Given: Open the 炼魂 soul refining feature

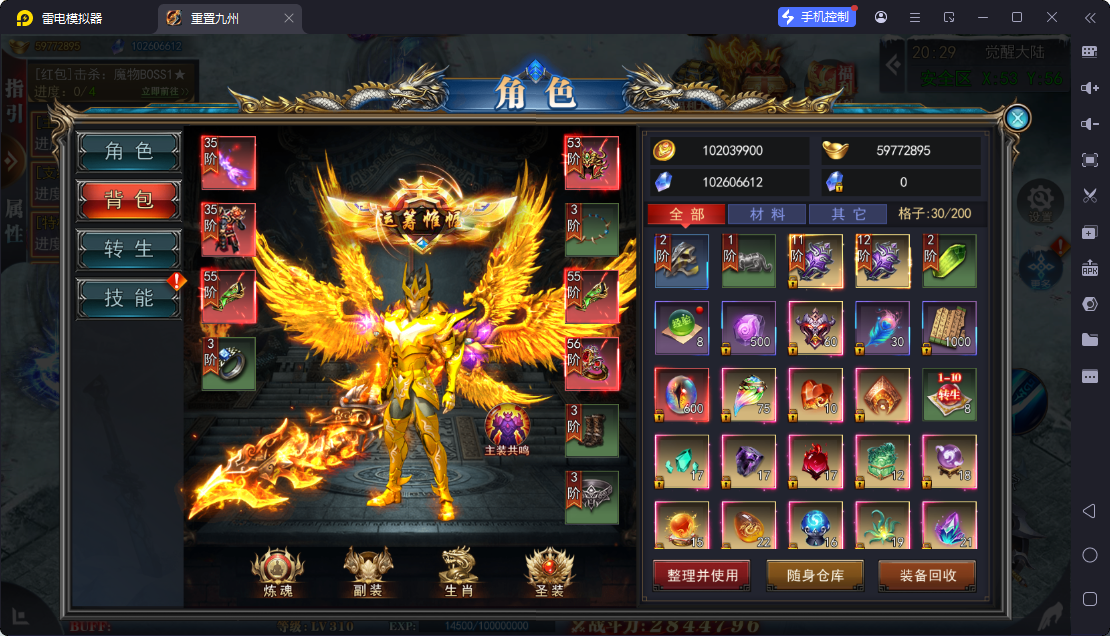Looking at the screenshot, I should coord(271,573).
